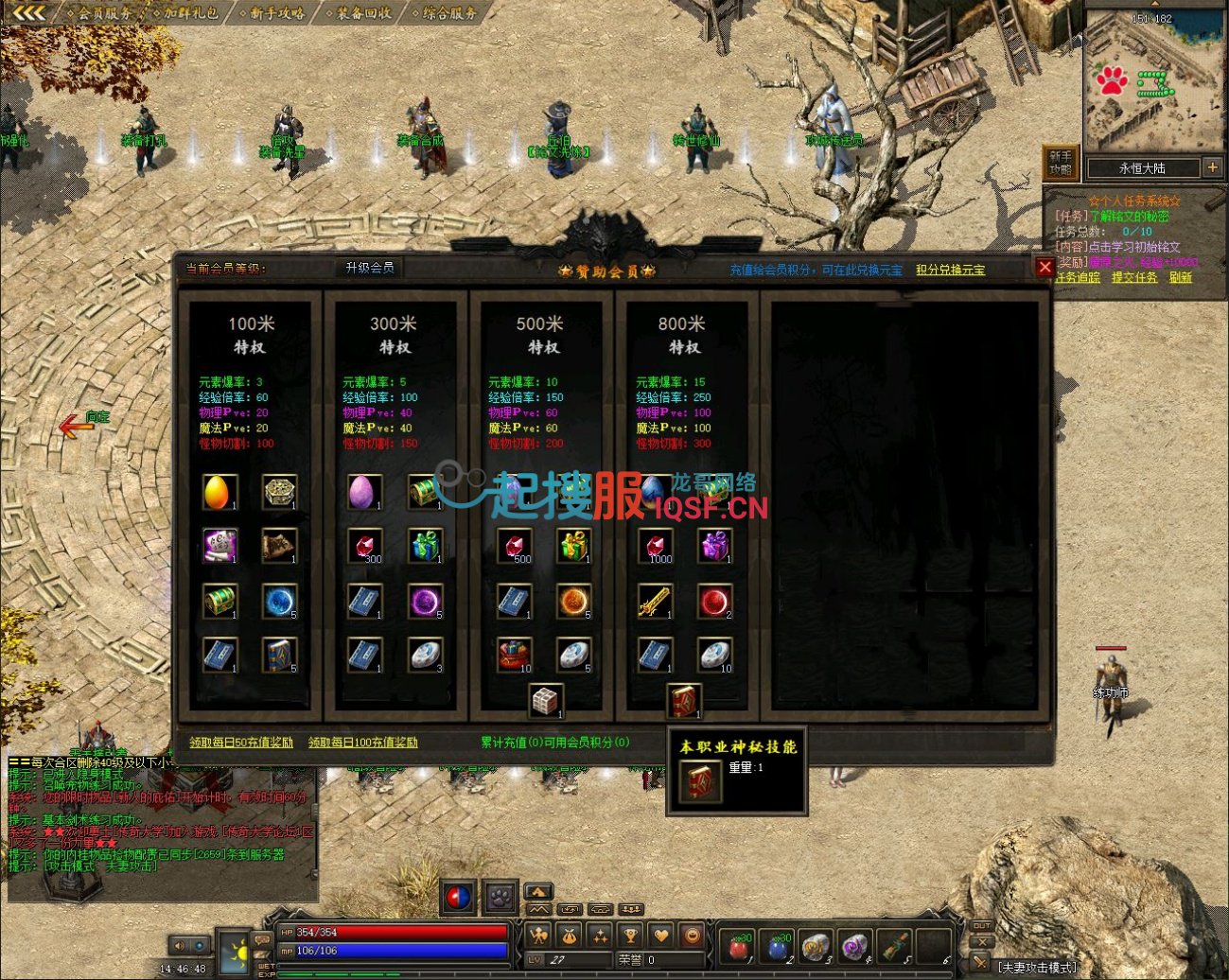Viewport: 1229px width, 980px height.
Task: Refresh the quest tracker with 刷新
Action: click(x=1180, y=277)
